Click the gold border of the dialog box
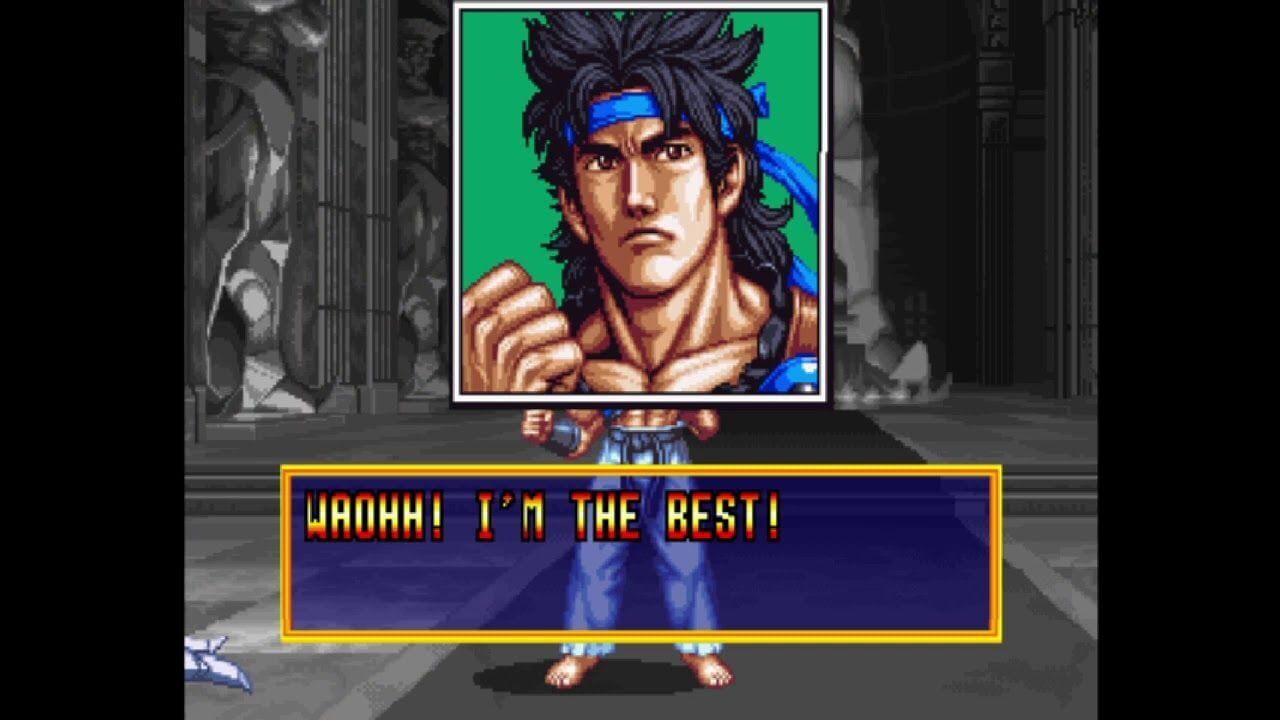The height and width of the screenshot is (720, 1280). (x=640, y=468)
